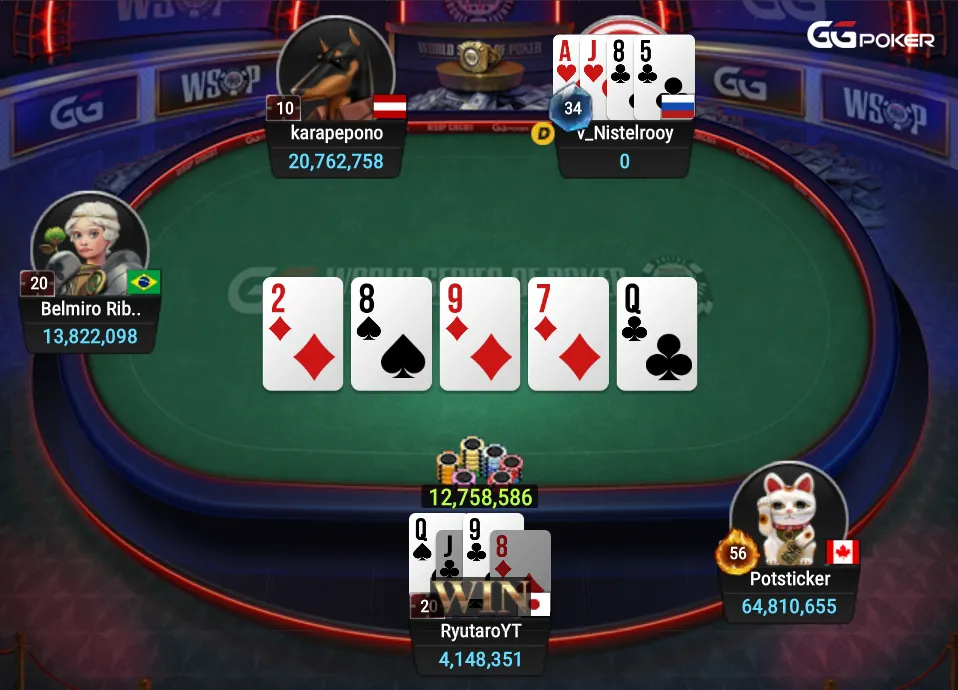958x690 pixels.
Task: Open karapepono's Doberman avatar profile
Action: [x=335, y=70]
